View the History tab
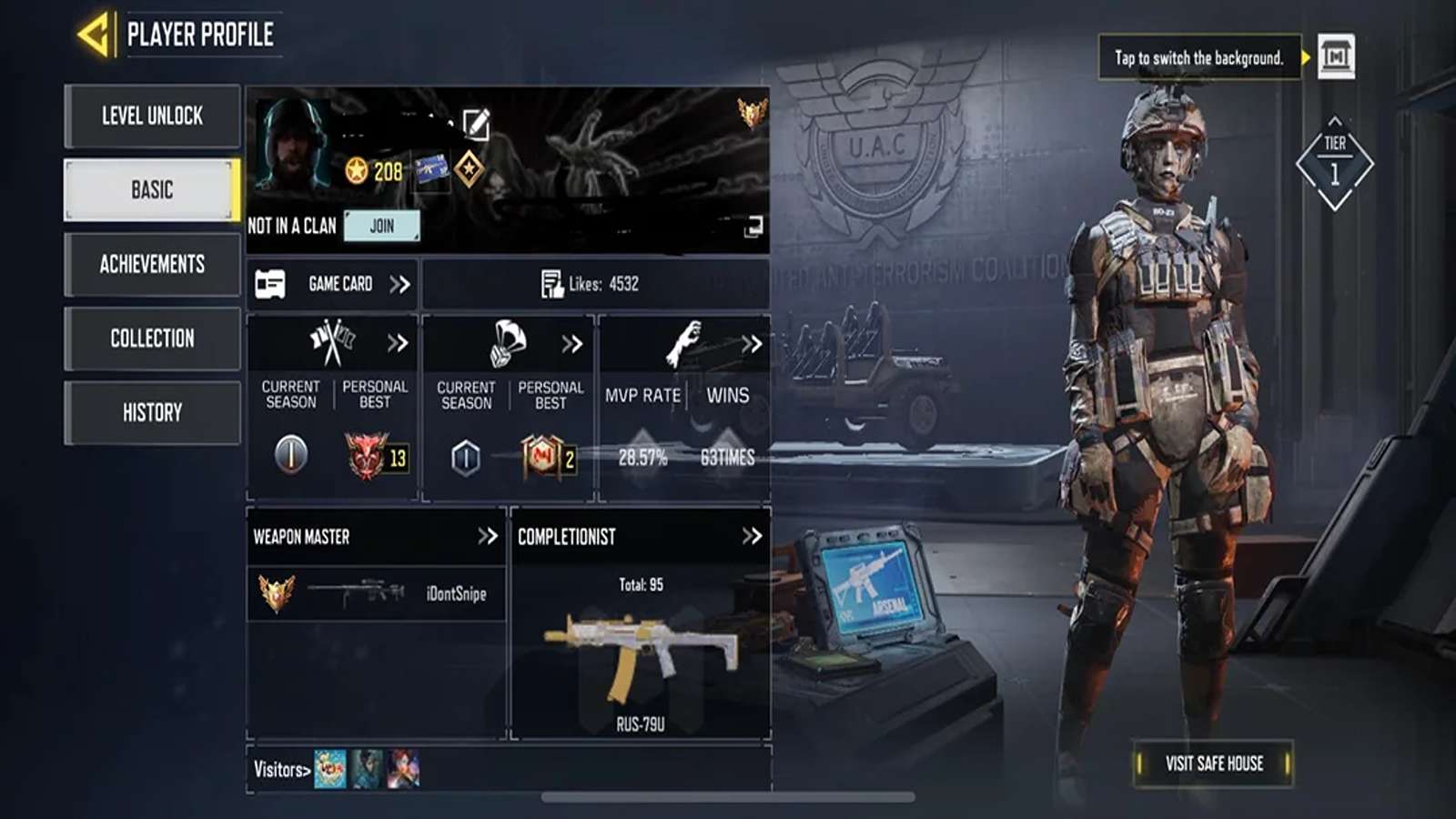Image resolution: width=1456 pixels, height=819 pixels. 152,413
